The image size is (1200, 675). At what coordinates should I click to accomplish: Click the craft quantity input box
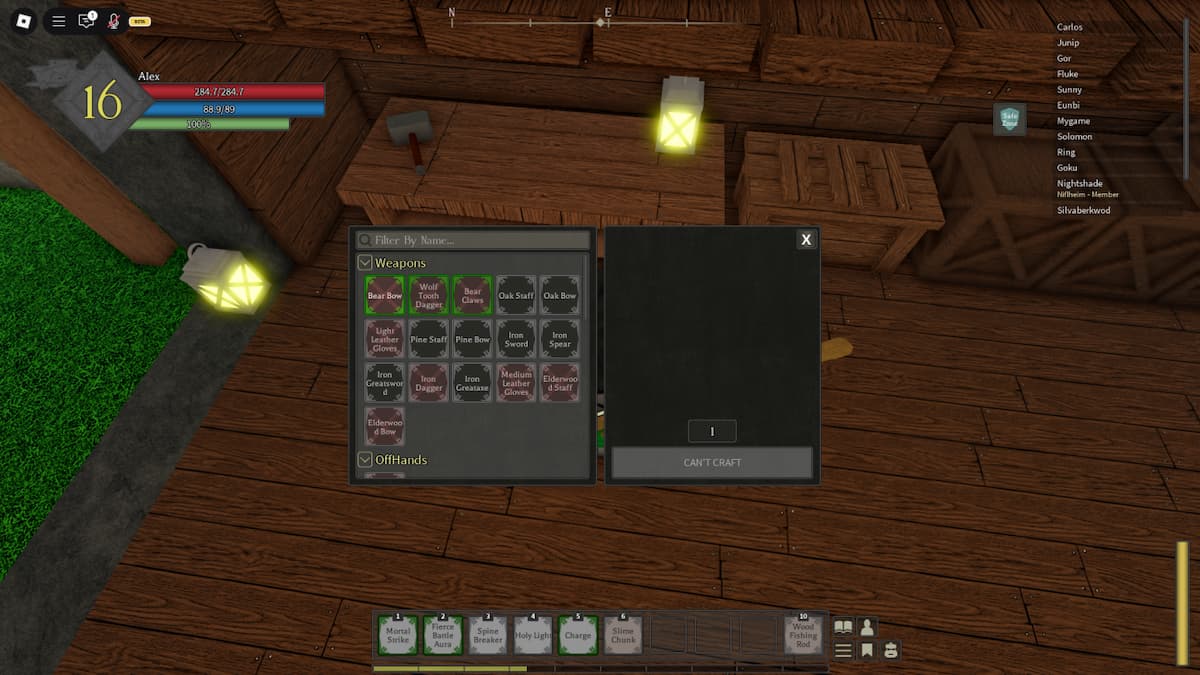point(712,431)
